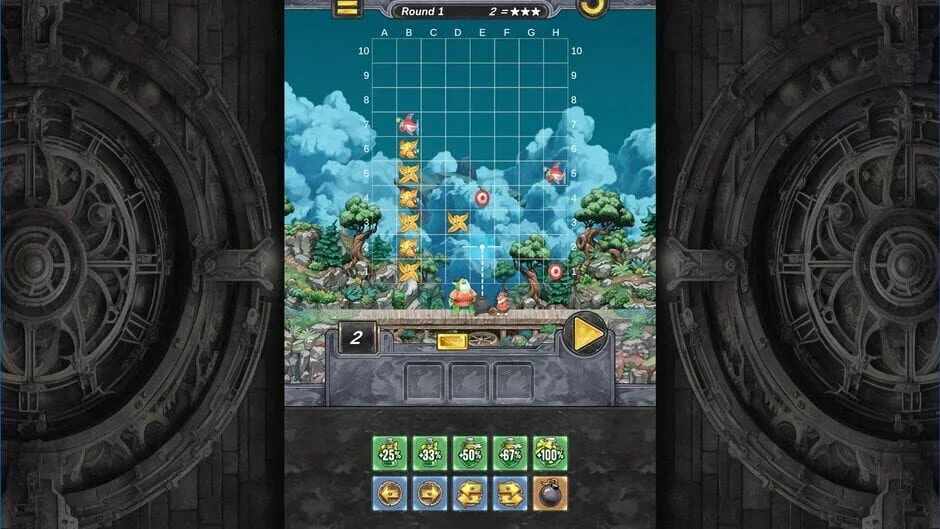Choose the +33% potion card

pos(430,452)
